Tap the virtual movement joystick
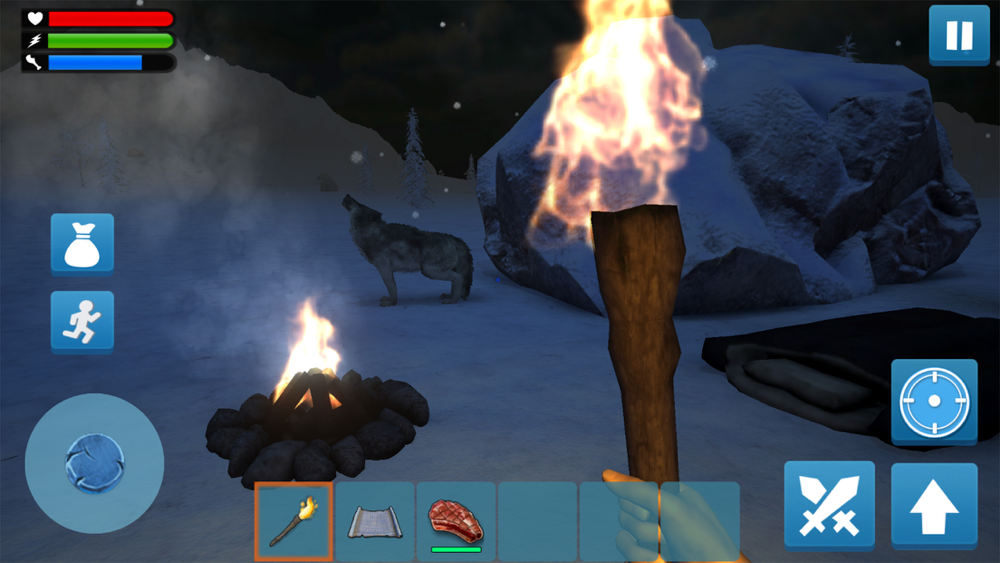Screen dimensions: 1000x563 pyautogui.click(x=94, y=463)
